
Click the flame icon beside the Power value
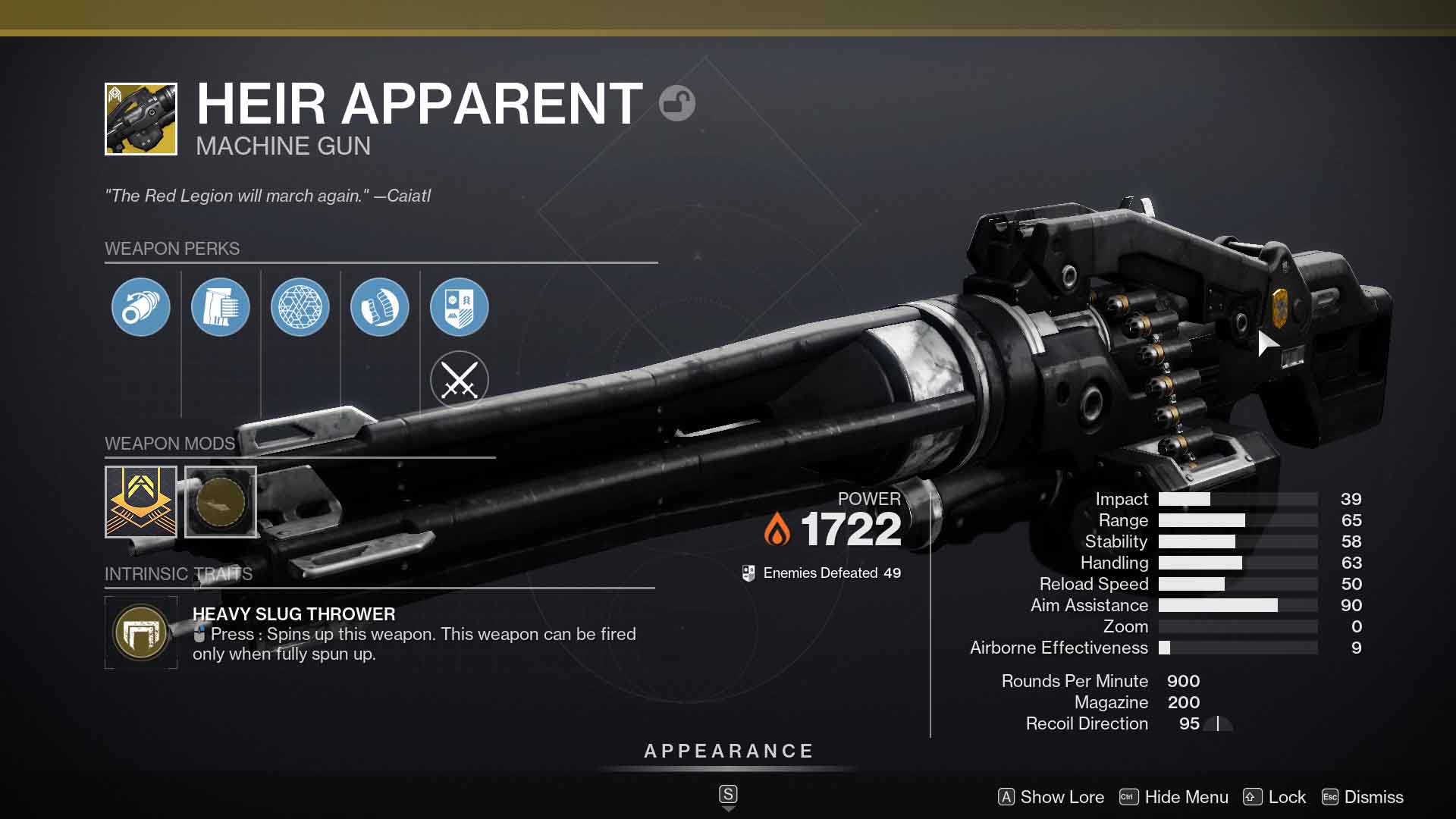[x=778, y=526]
